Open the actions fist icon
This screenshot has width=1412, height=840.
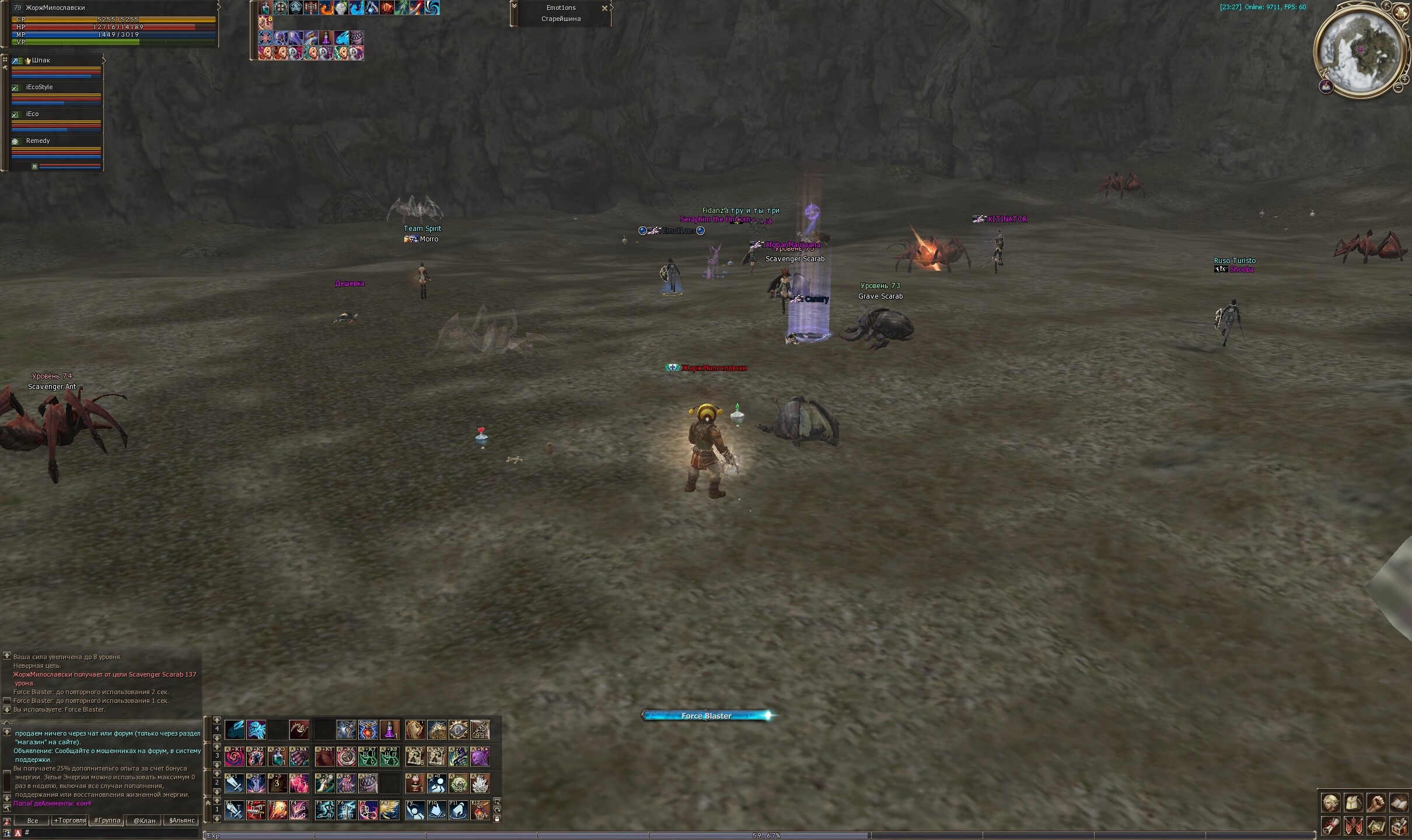[1376, 803]
